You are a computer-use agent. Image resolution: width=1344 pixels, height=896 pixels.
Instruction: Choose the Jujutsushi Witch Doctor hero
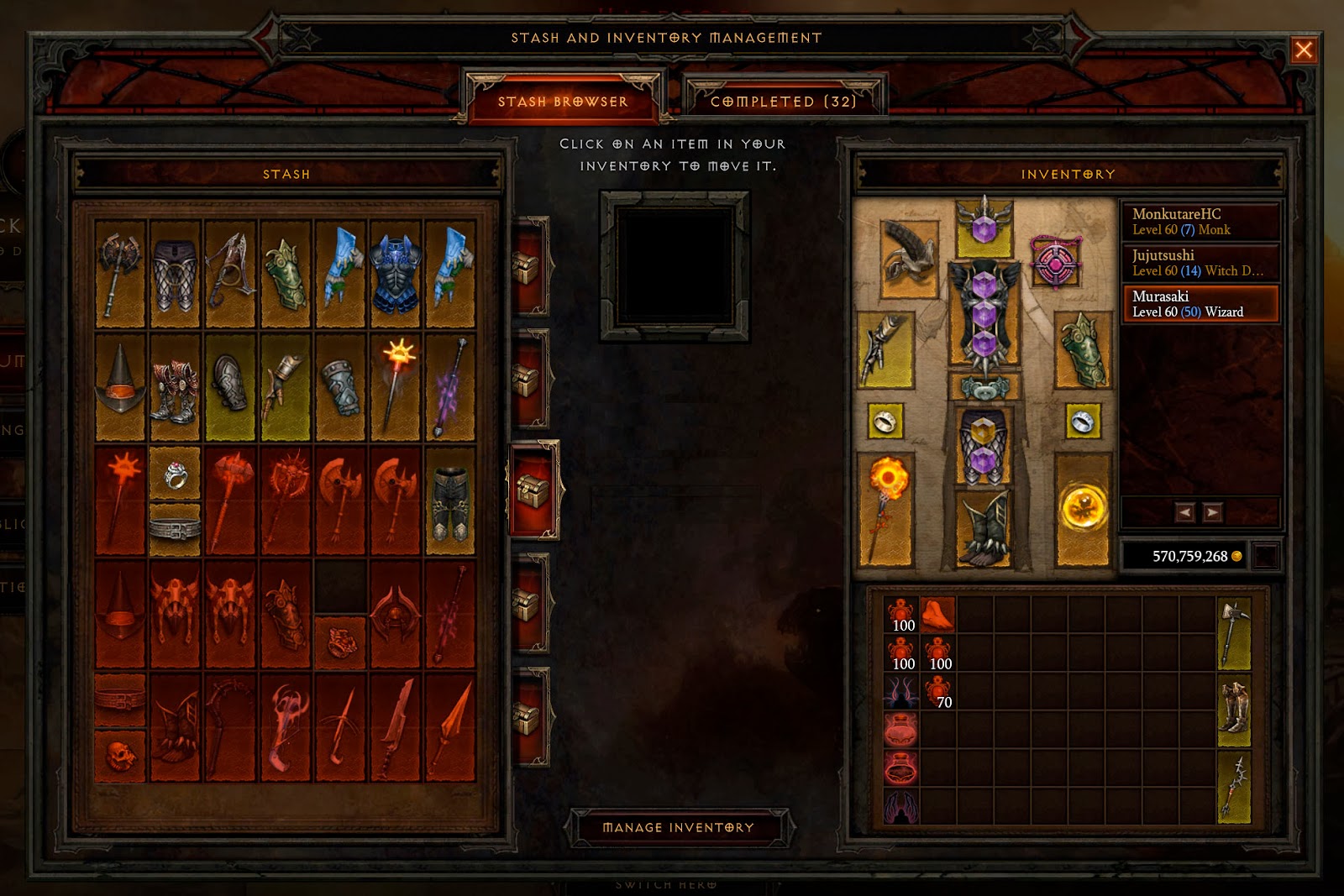1200,263
